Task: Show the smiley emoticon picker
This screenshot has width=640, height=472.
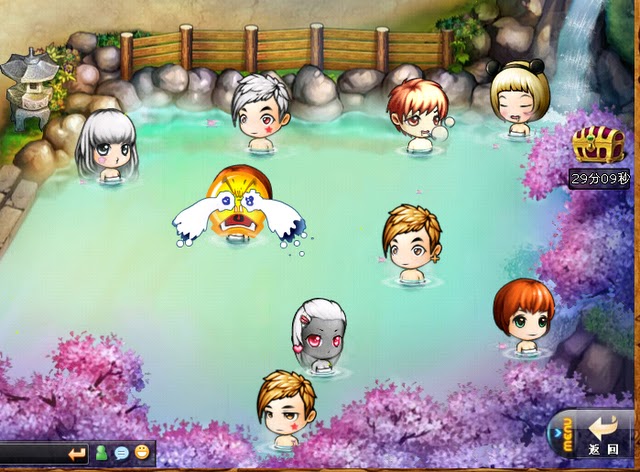Action: pyautogui.click(x=142, y=454)
